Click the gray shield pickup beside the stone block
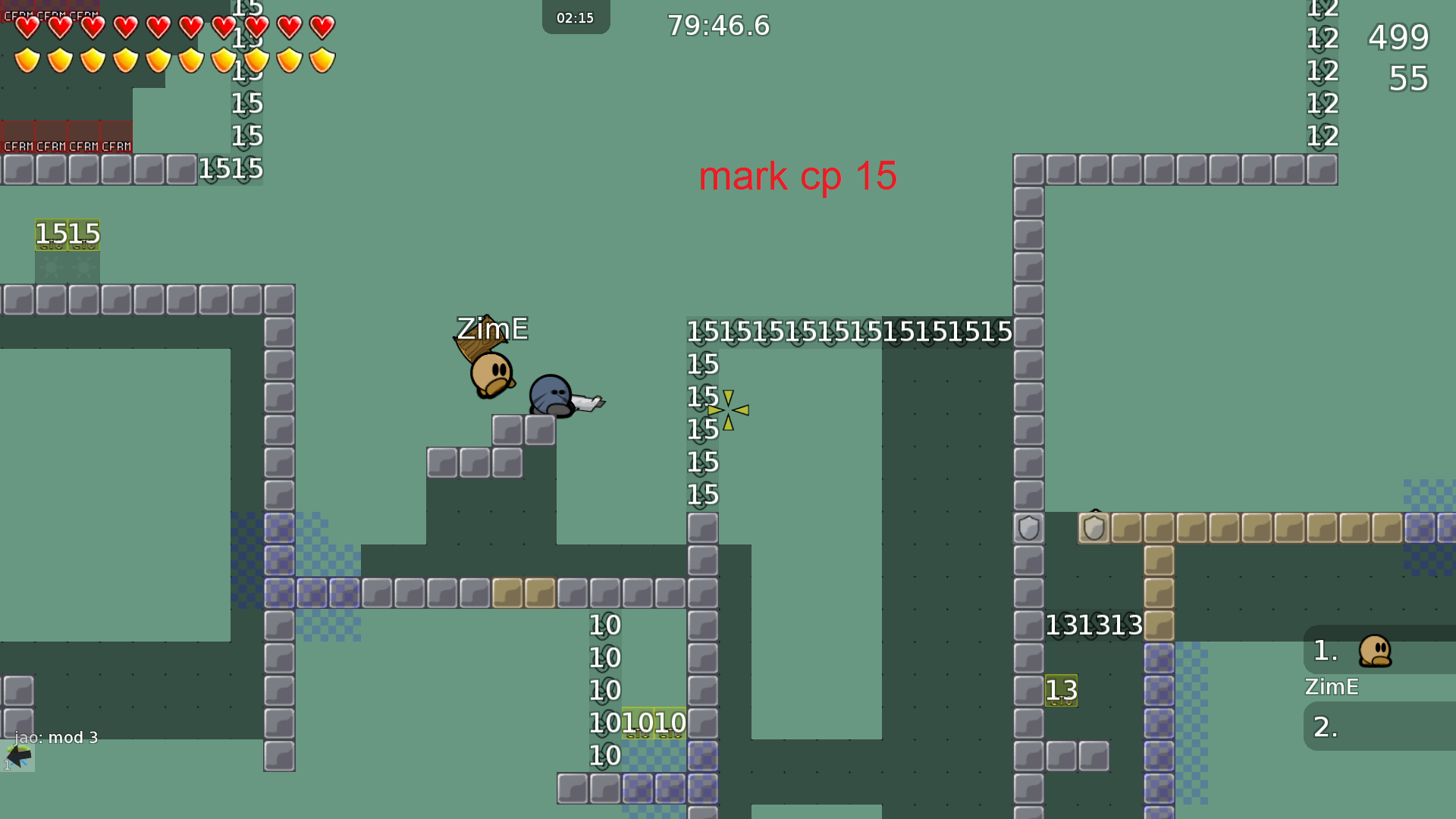 point(1028,529)
